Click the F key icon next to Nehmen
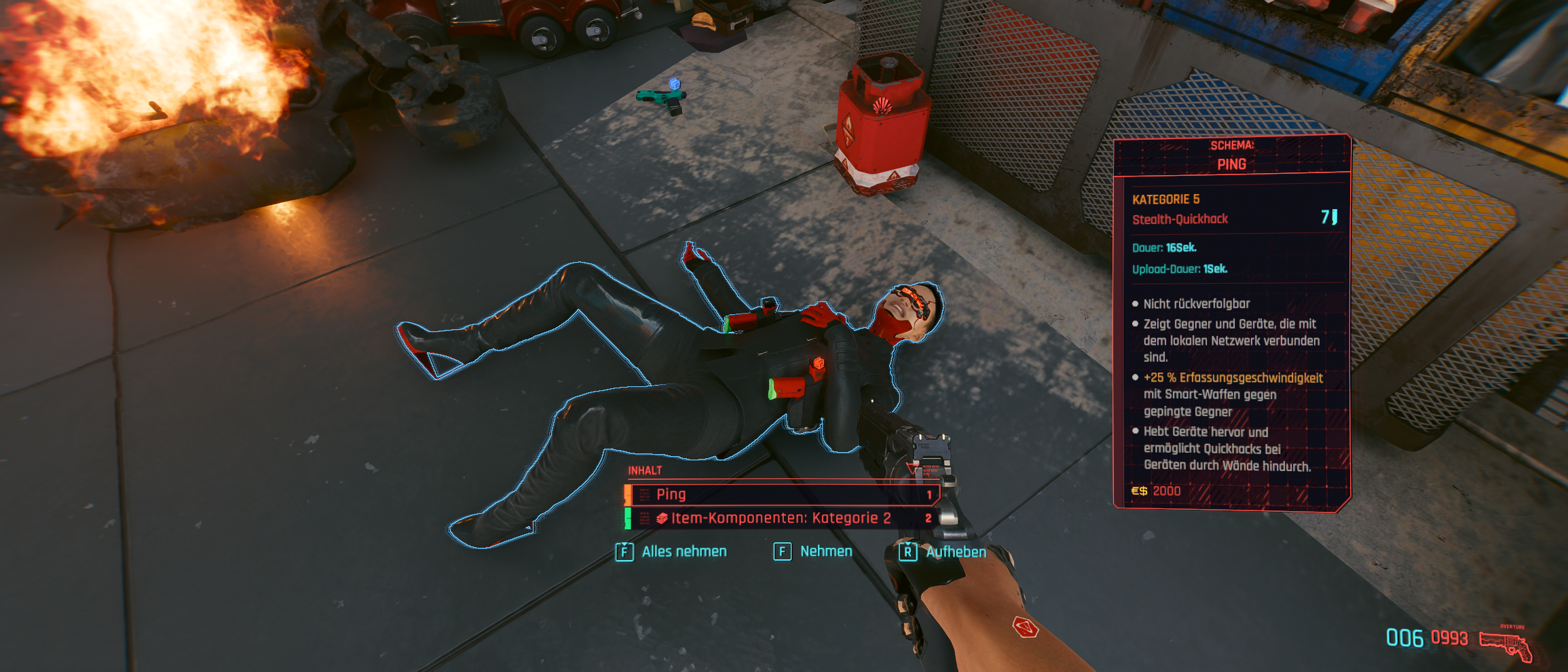This screenshot has height=672, width=1568. [x=782, y=551]
